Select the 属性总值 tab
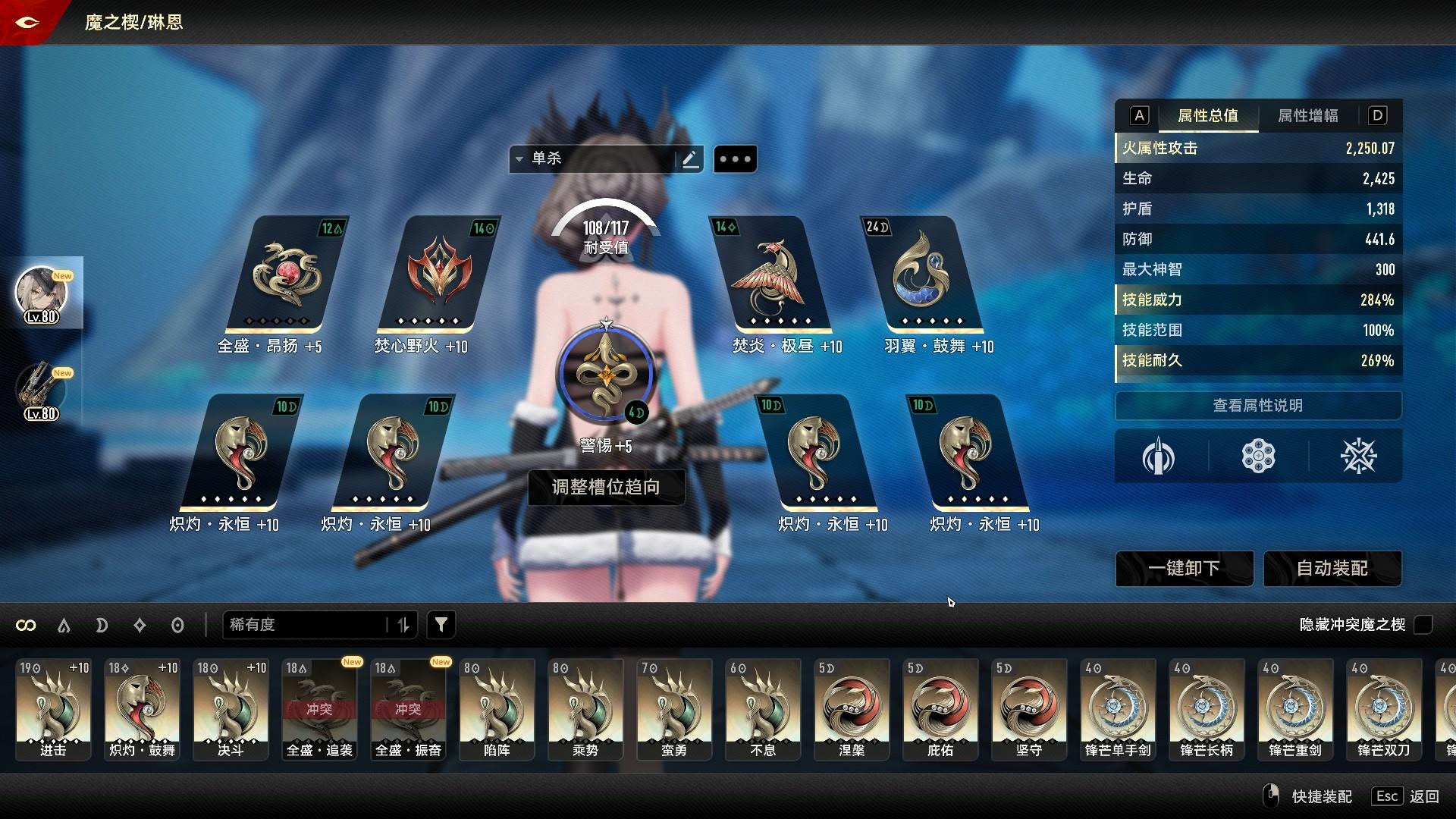Screen dimensions: 1456x819 click(x=1207, y=116)
